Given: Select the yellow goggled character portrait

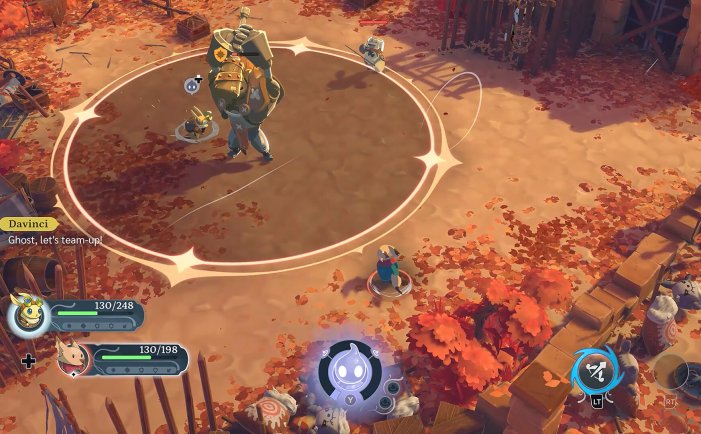Looking at the screenshot, I should pyautogui.click(x=28, y=315).
